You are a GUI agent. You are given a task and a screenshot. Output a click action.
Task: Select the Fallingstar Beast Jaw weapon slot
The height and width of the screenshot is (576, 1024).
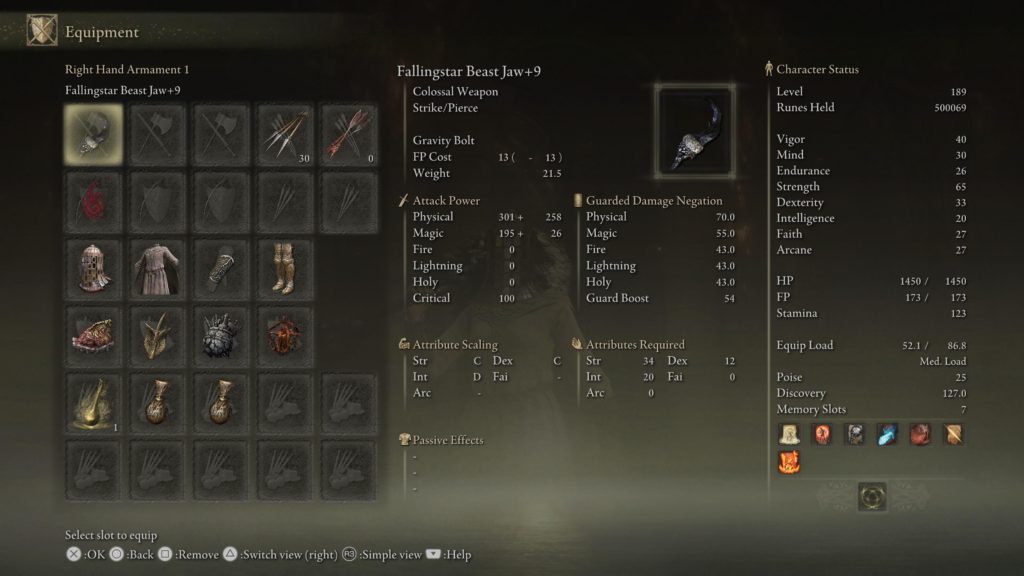coord(94,135)
